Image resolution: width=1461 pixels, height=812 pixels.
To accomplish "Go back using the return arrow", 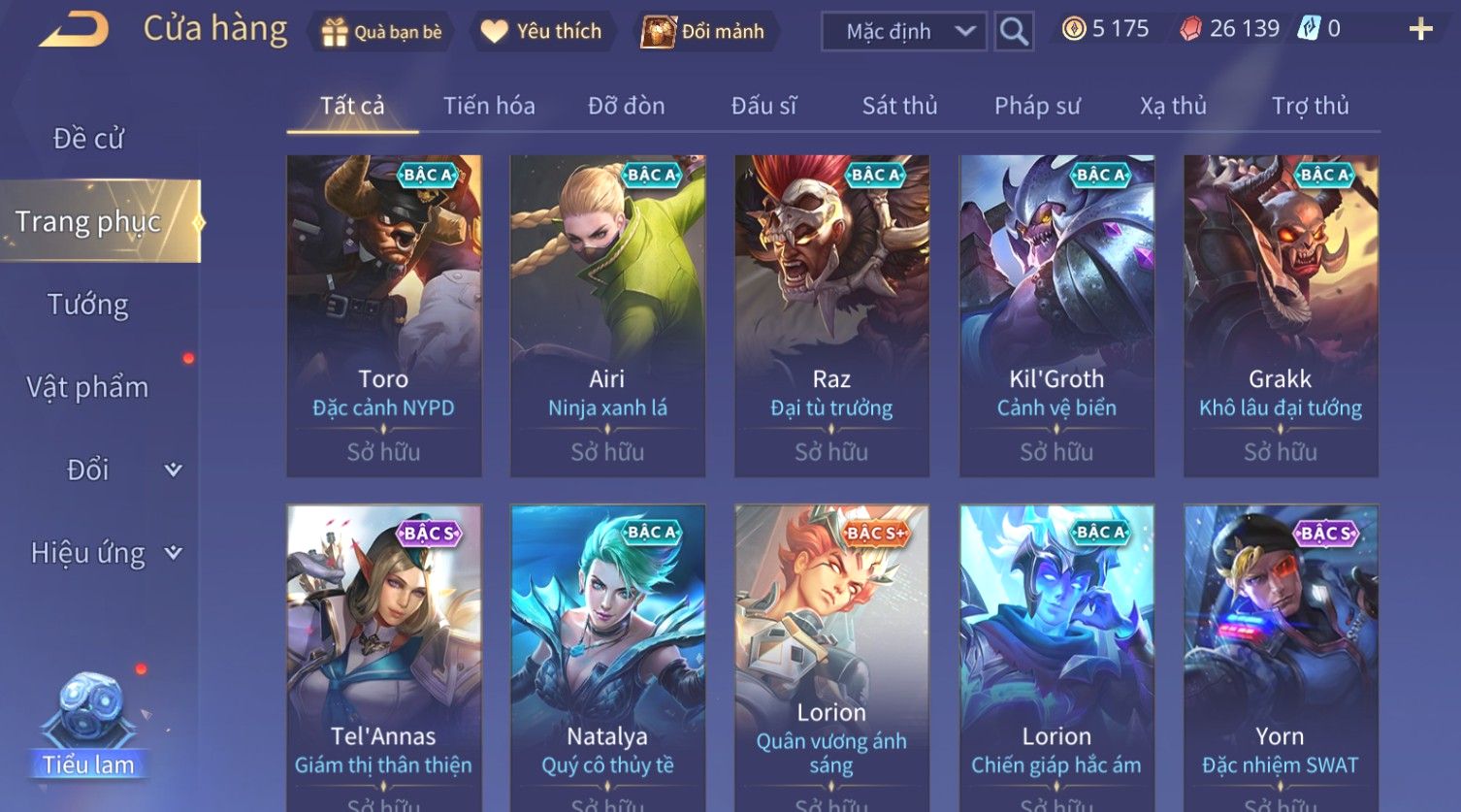I will pos(74,30).
